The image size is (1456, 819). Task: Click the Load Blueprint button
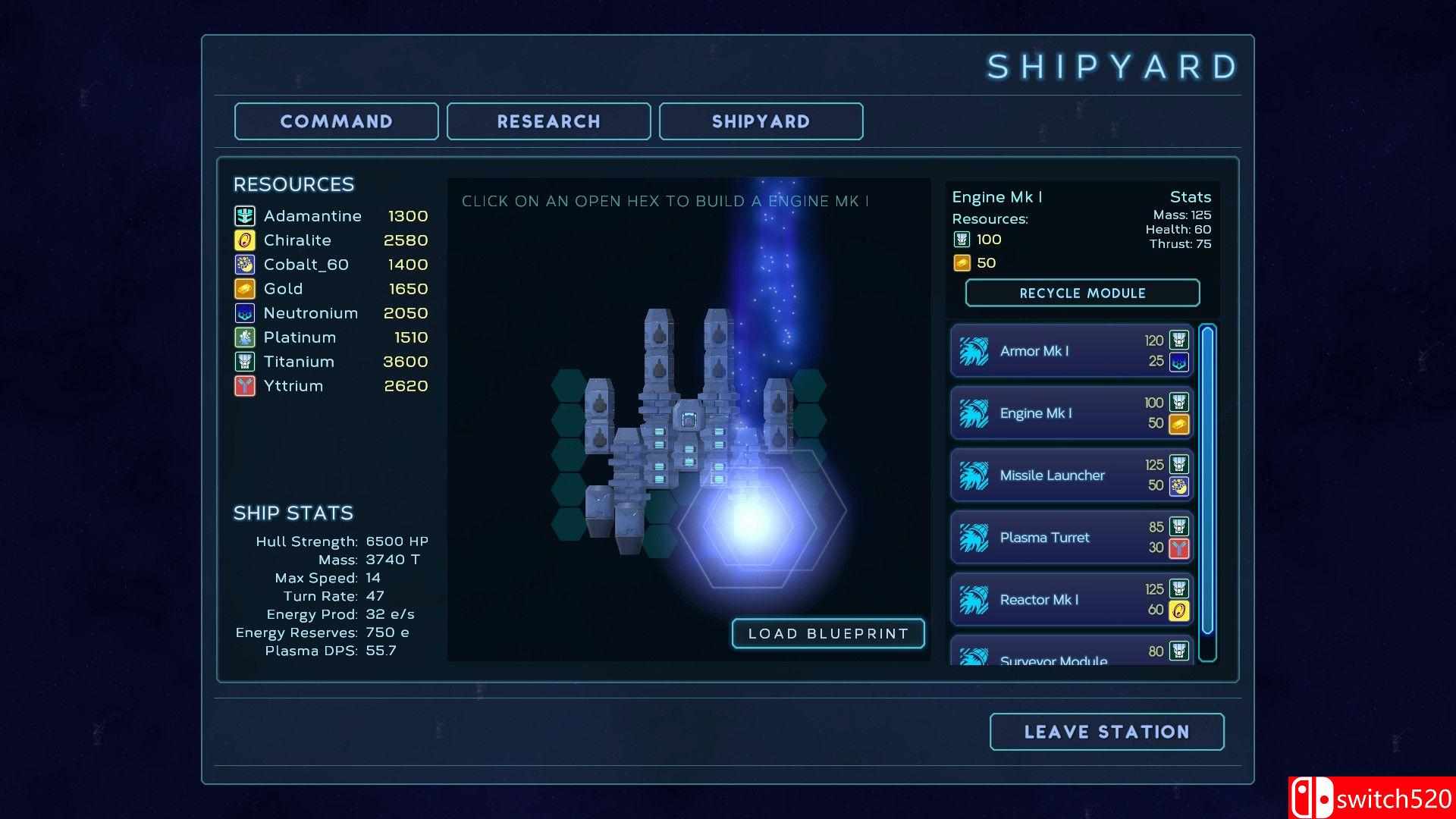pos(827,634)
